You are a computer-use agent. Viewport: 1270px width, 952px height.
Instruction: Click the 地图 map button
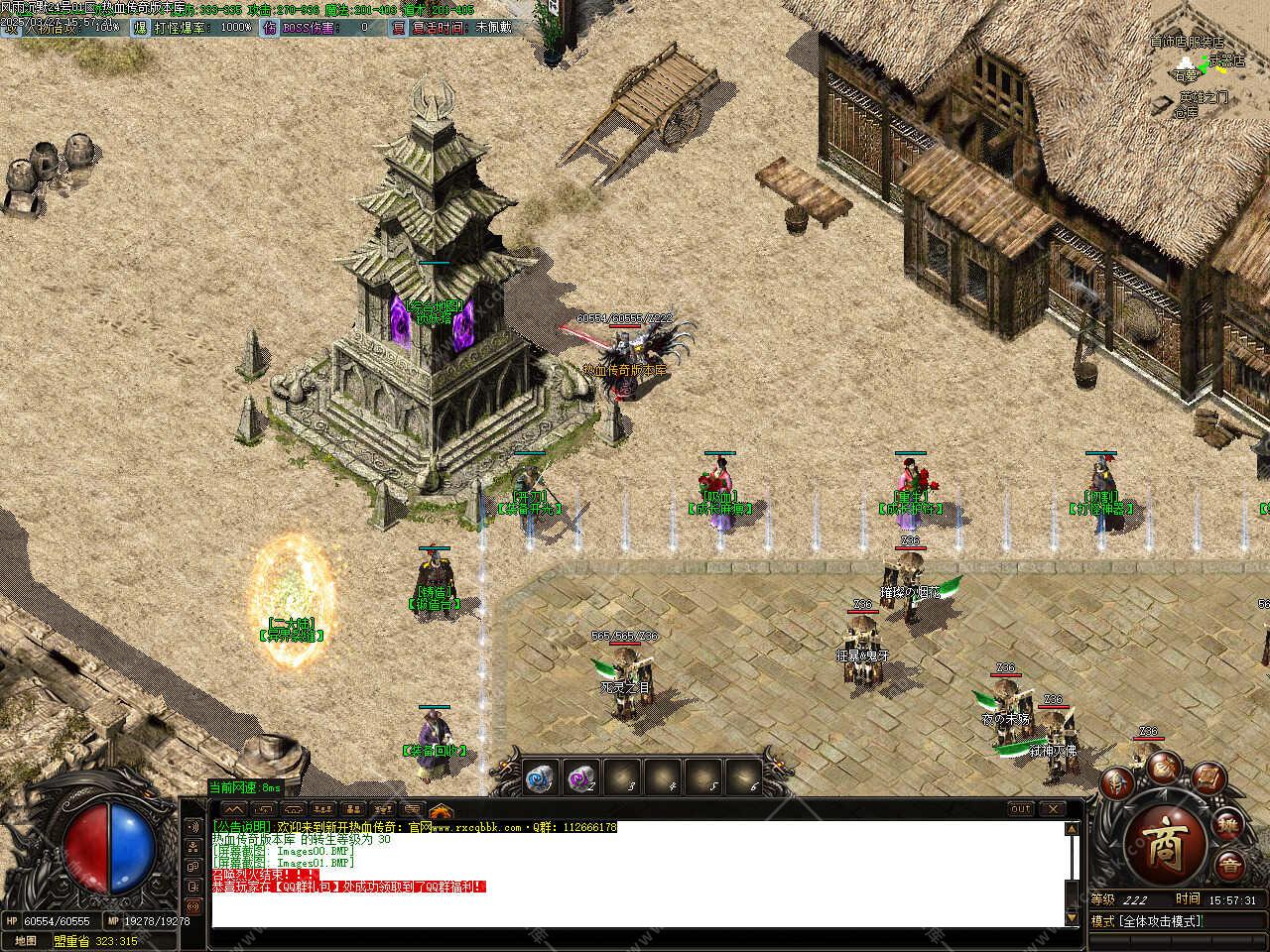(x=26, y=941)
